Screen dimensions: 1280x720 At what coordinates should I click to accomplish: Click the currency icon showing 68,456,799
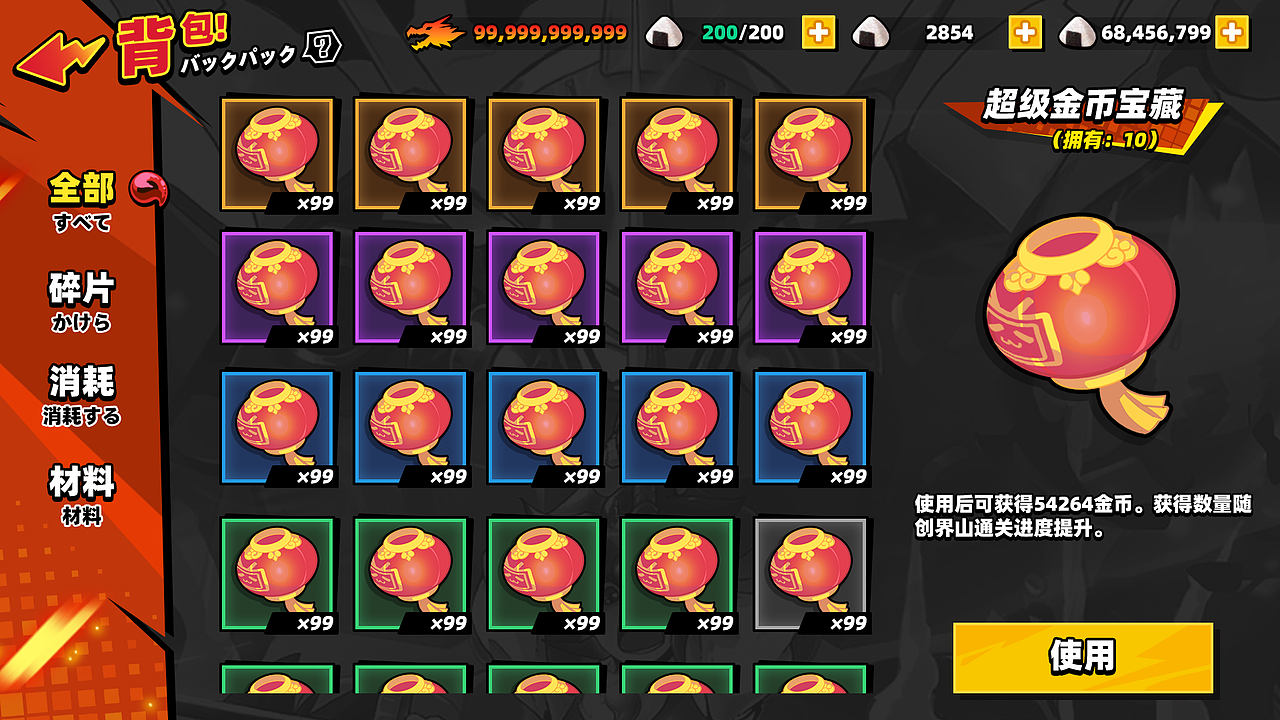click(x=1075, y=32)
